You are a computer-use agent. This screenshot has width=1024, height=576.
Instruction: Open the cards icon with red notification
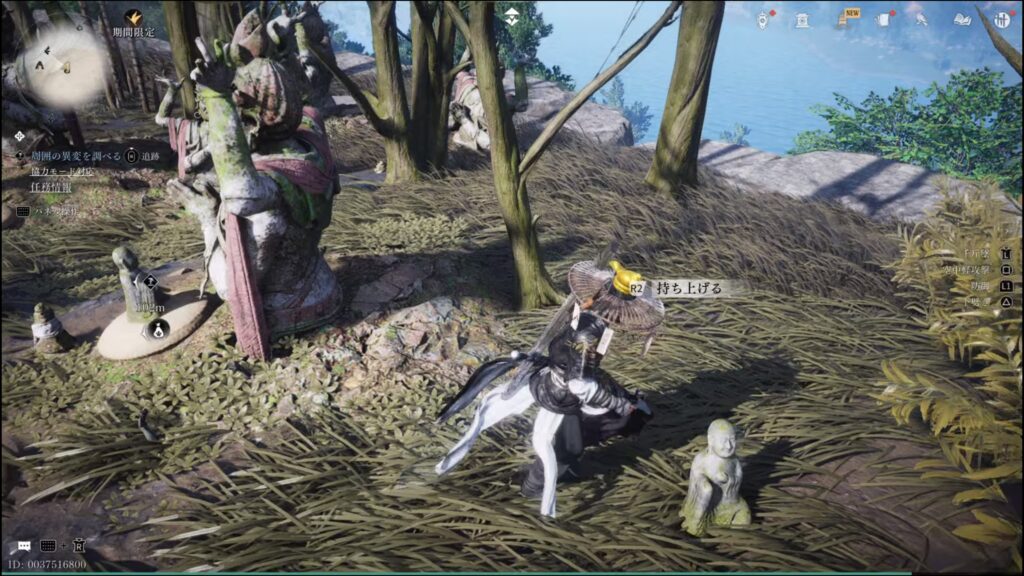pos(885,19)
